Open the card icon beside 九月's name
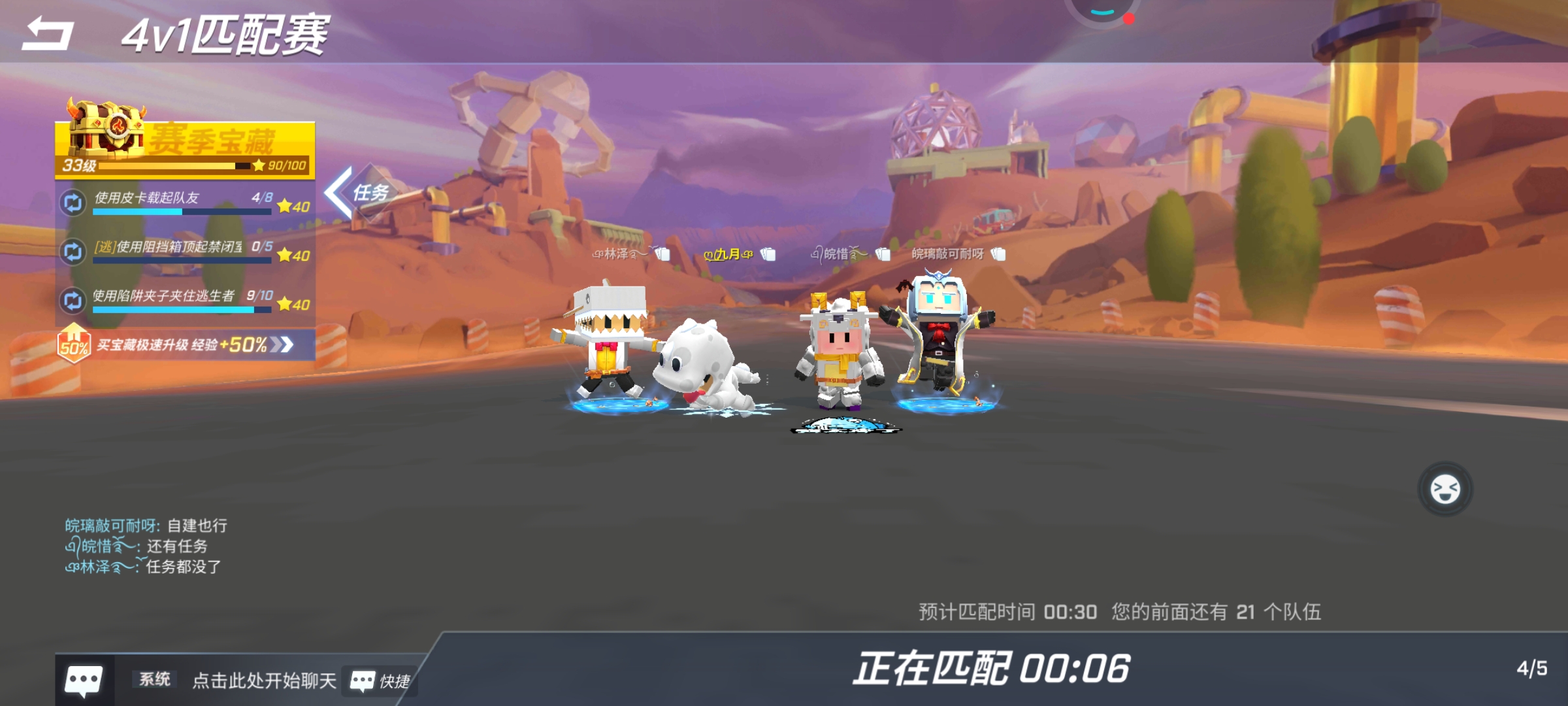The height and width of the screenshot is (706, 1568). click(767, 254)
